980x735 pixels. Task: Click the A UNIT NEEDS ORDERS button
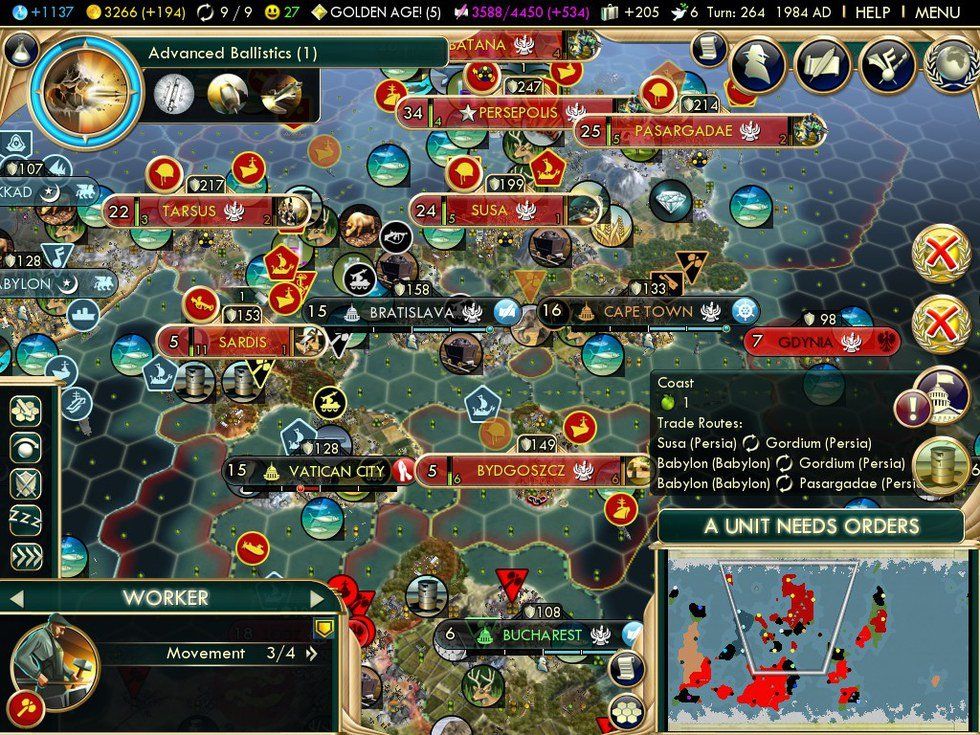pos(811,526)
